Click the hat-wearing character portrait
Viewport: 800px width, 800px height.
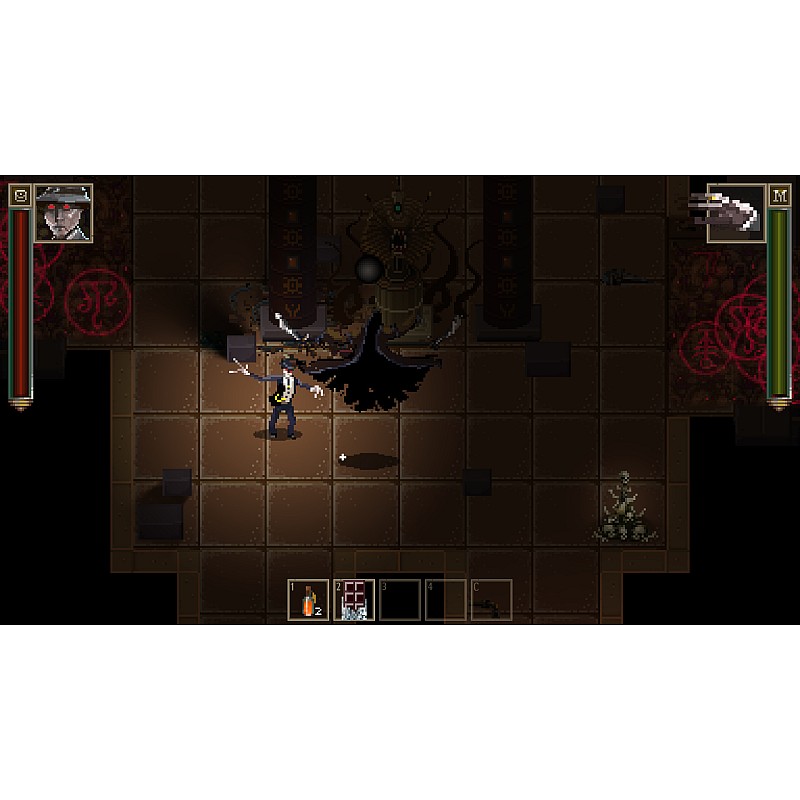coord(64,212)
